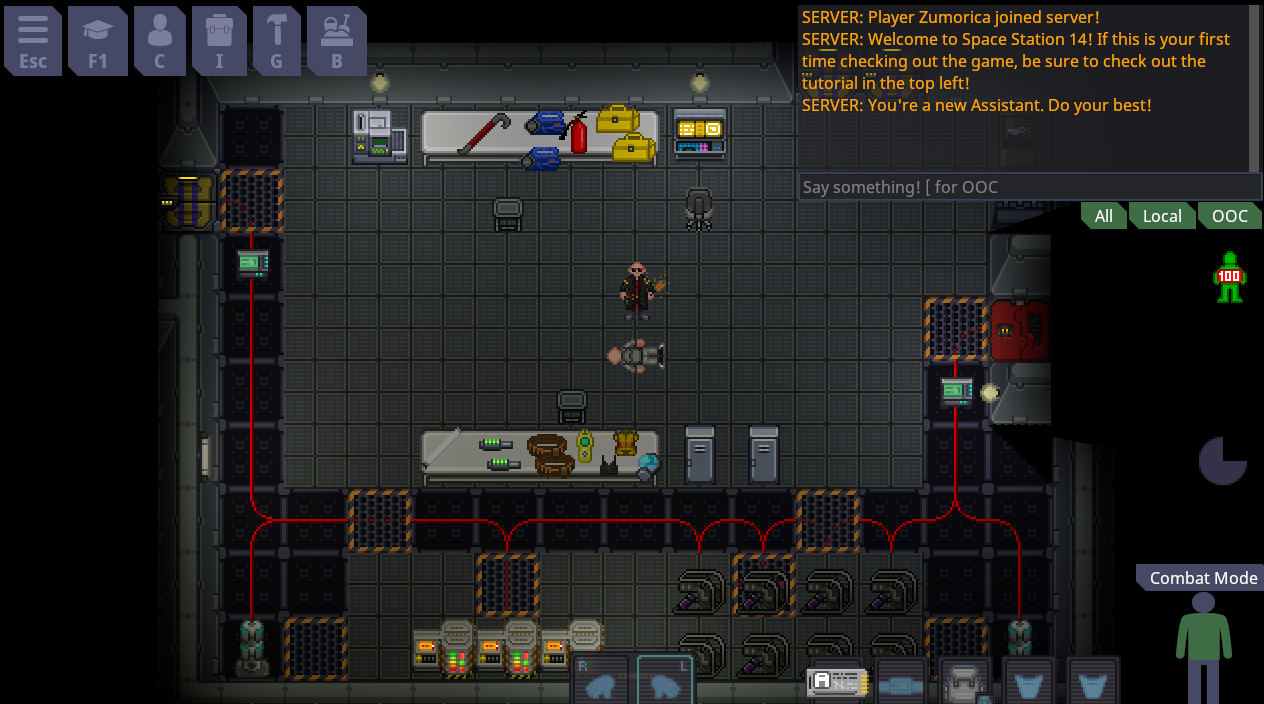Switch chat to the All tab
The height and width of the screenshot is (704, 1264).
1103,216
